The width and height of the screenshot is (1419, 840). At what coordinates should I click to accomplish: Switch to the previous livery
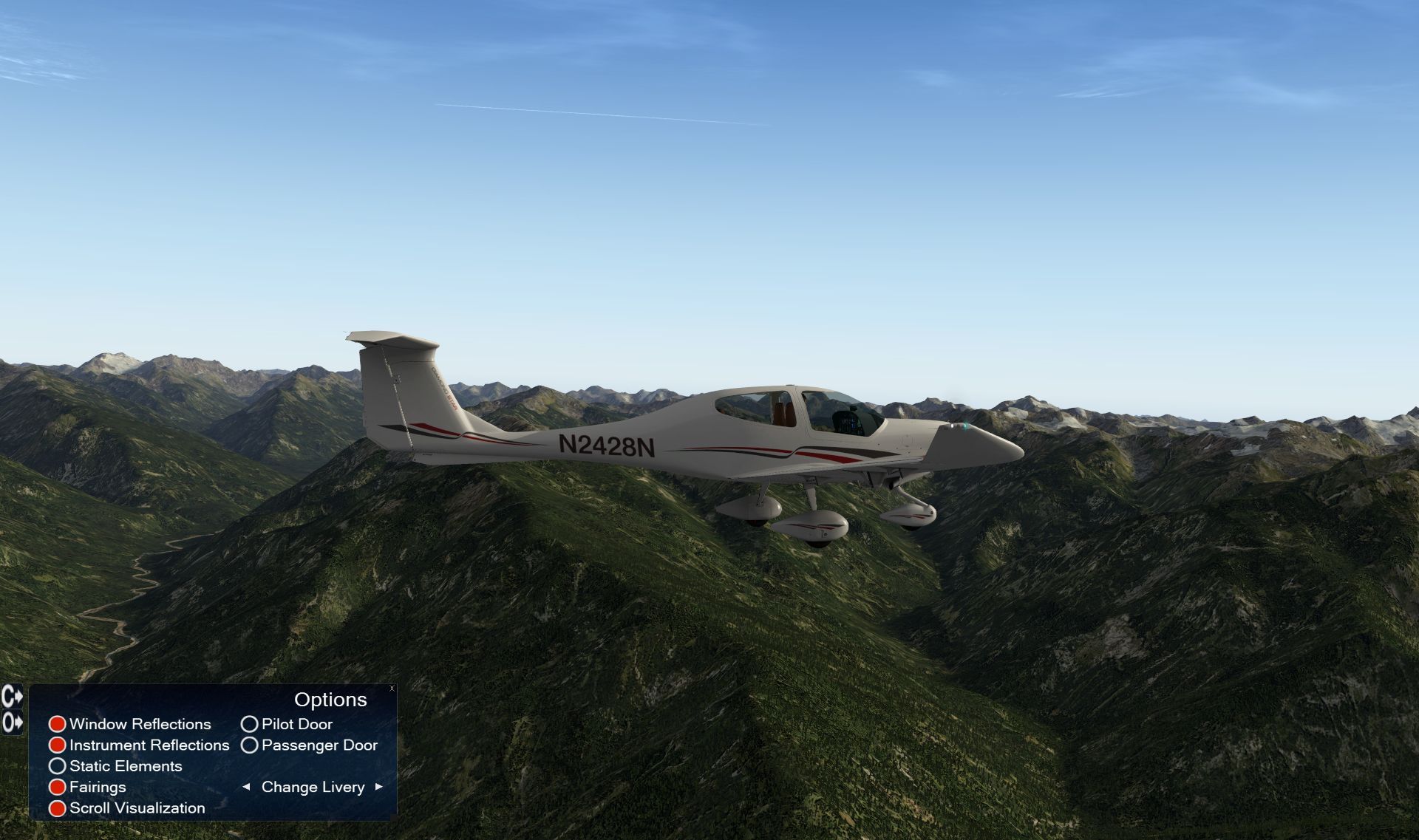coord(246,787)
